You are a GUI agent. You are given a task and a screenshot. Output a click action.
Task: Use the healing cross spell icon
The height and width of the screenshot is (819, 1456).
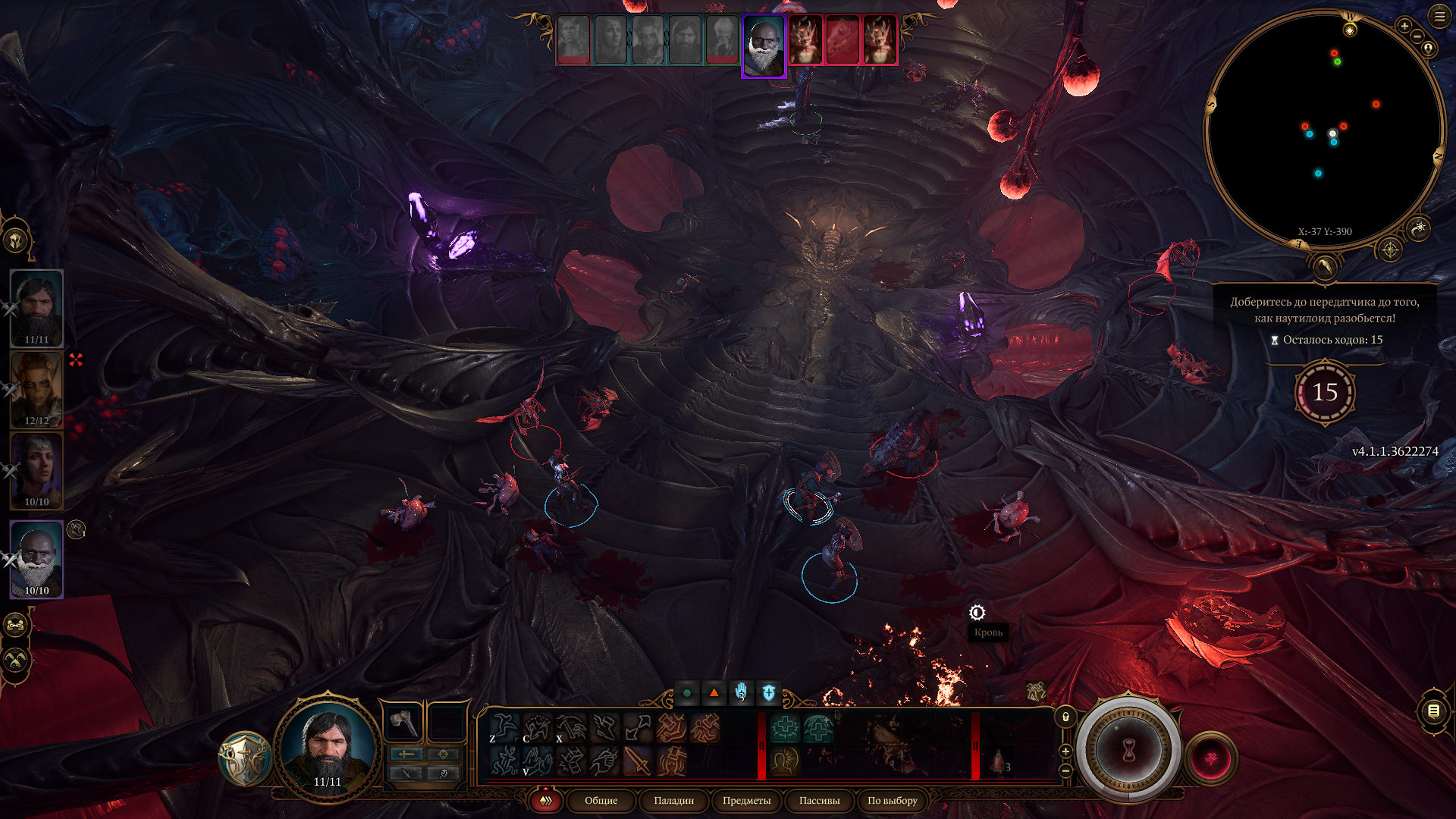tap(785, 729)
